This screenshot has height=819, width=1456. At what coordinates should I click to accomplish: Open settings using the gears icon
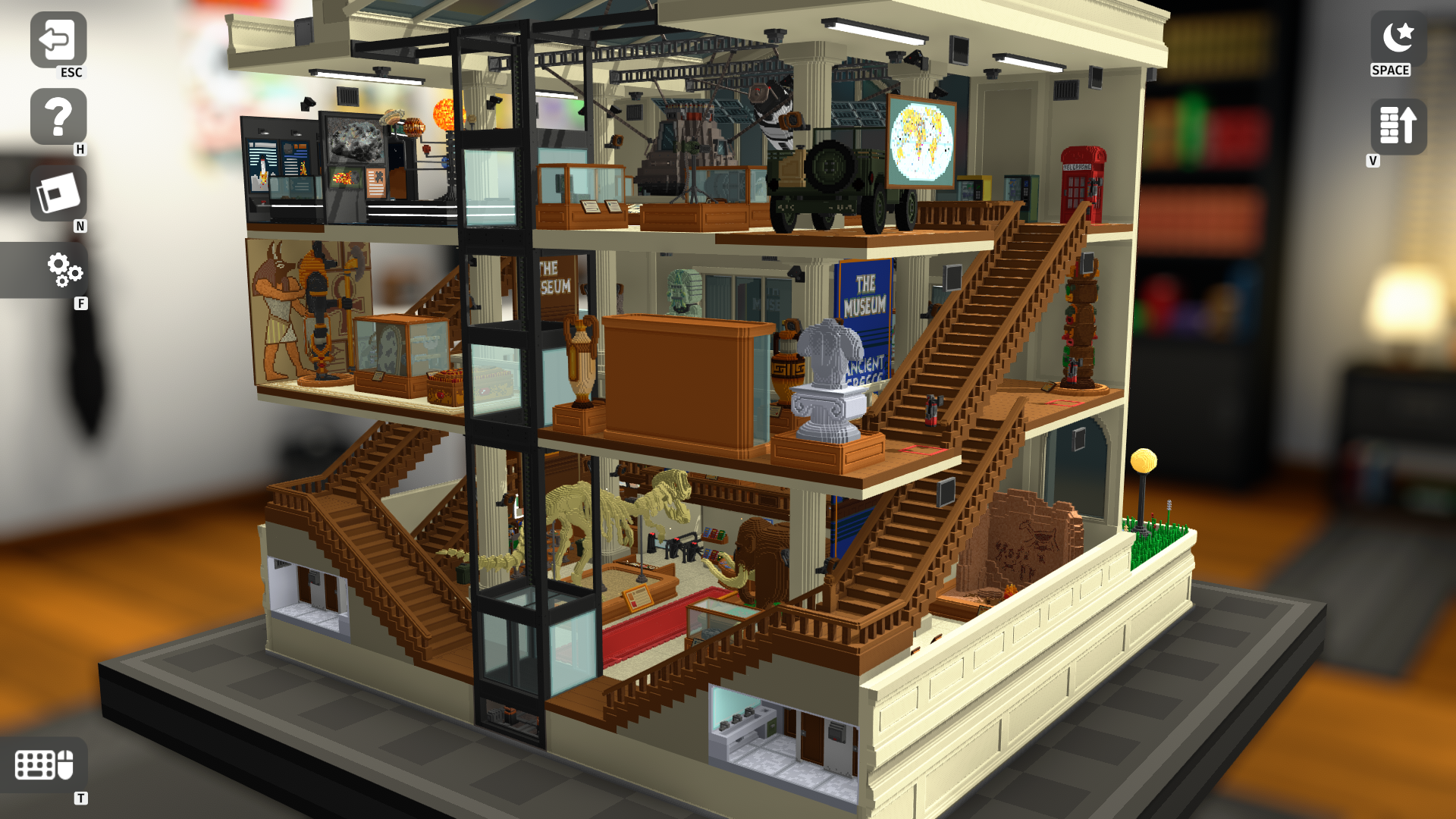click(64, 271)
